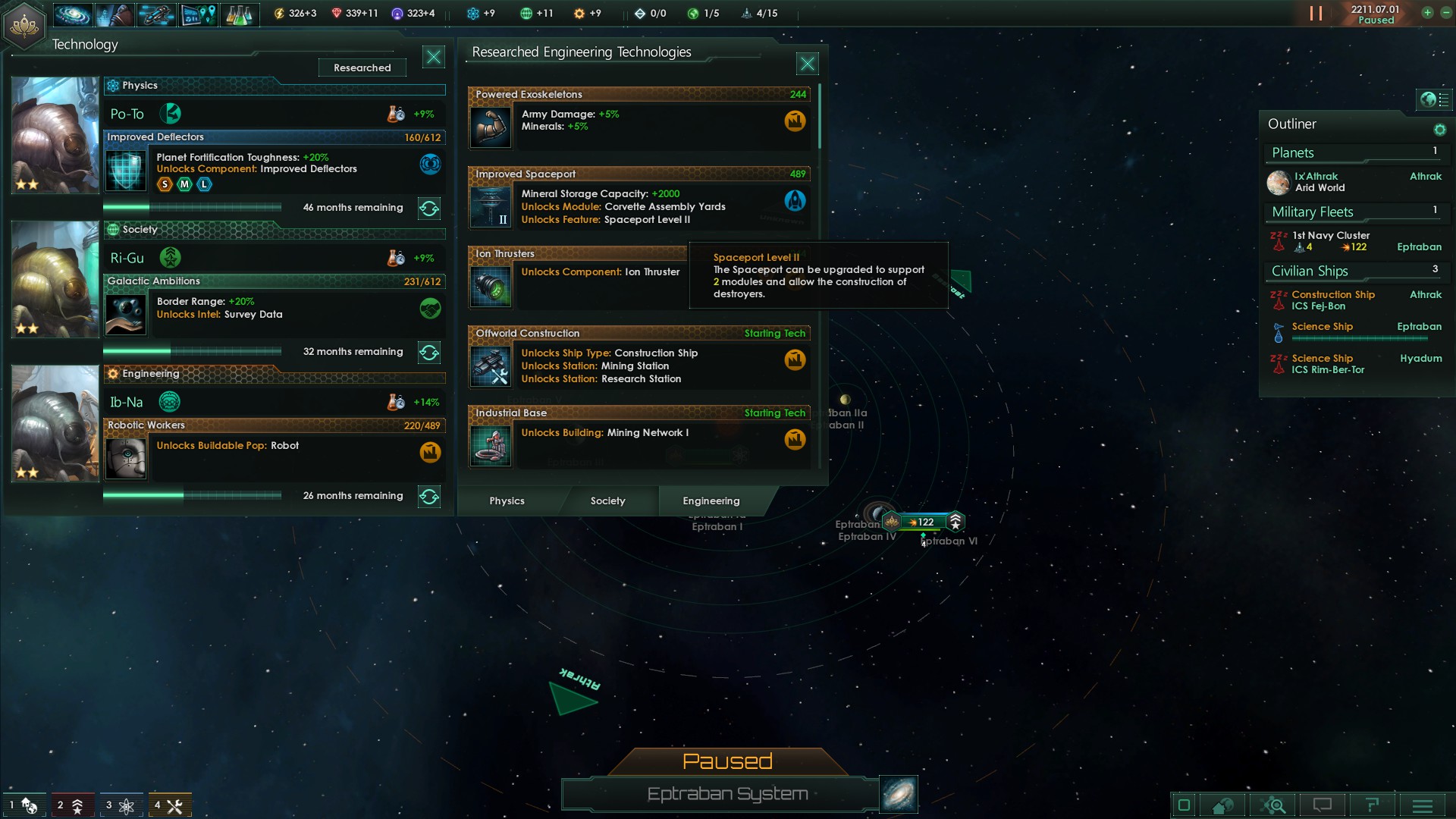Select scientist Po-To's portrait
This screenshot has height=819, width=1456.
click(55, 135)
